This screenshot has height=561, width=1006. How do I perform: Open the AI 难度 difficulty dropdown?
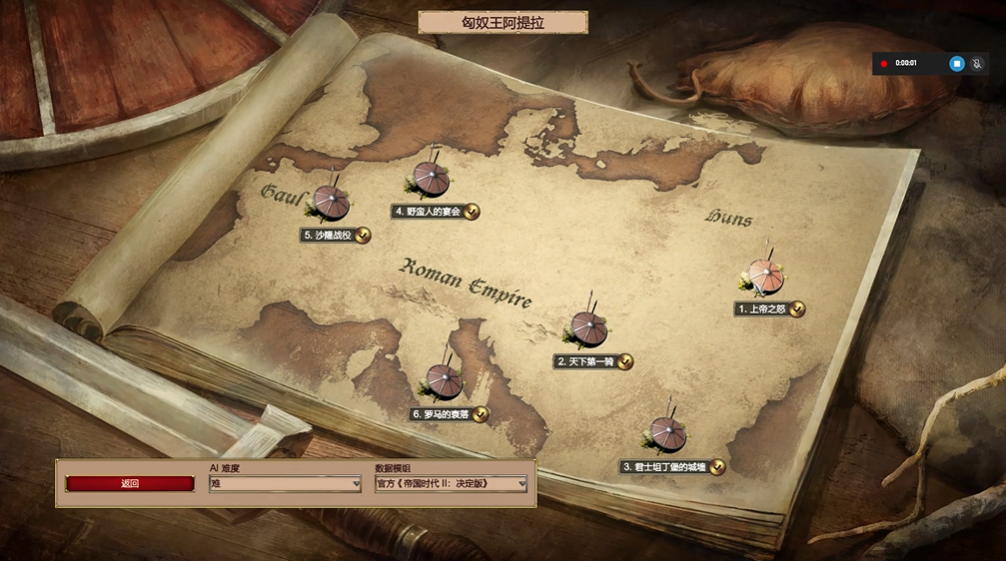point(285,484)
